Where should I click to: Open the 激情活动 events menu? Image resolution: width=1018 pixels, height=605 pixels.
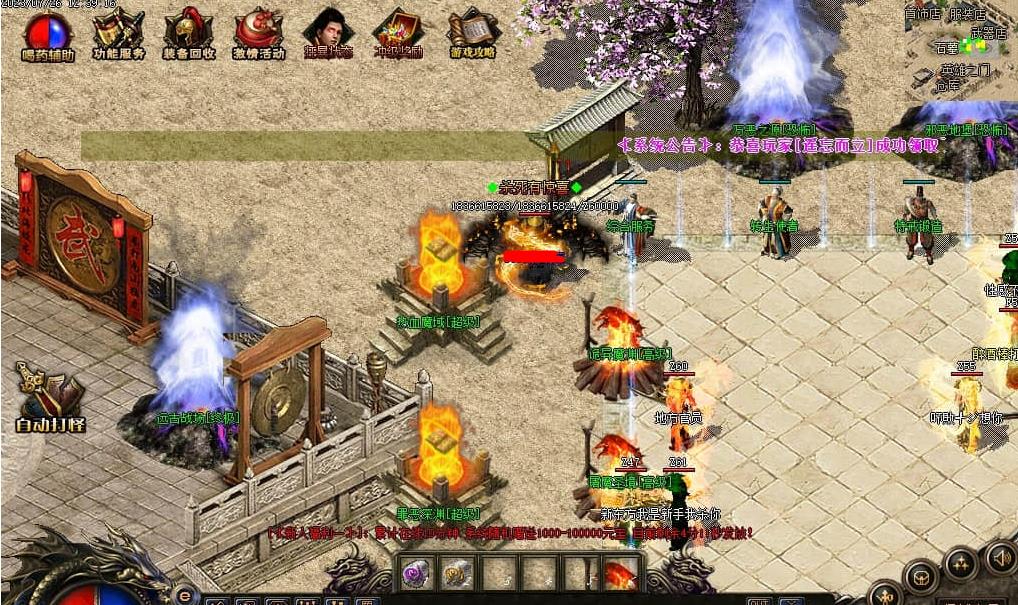(258, 36)
